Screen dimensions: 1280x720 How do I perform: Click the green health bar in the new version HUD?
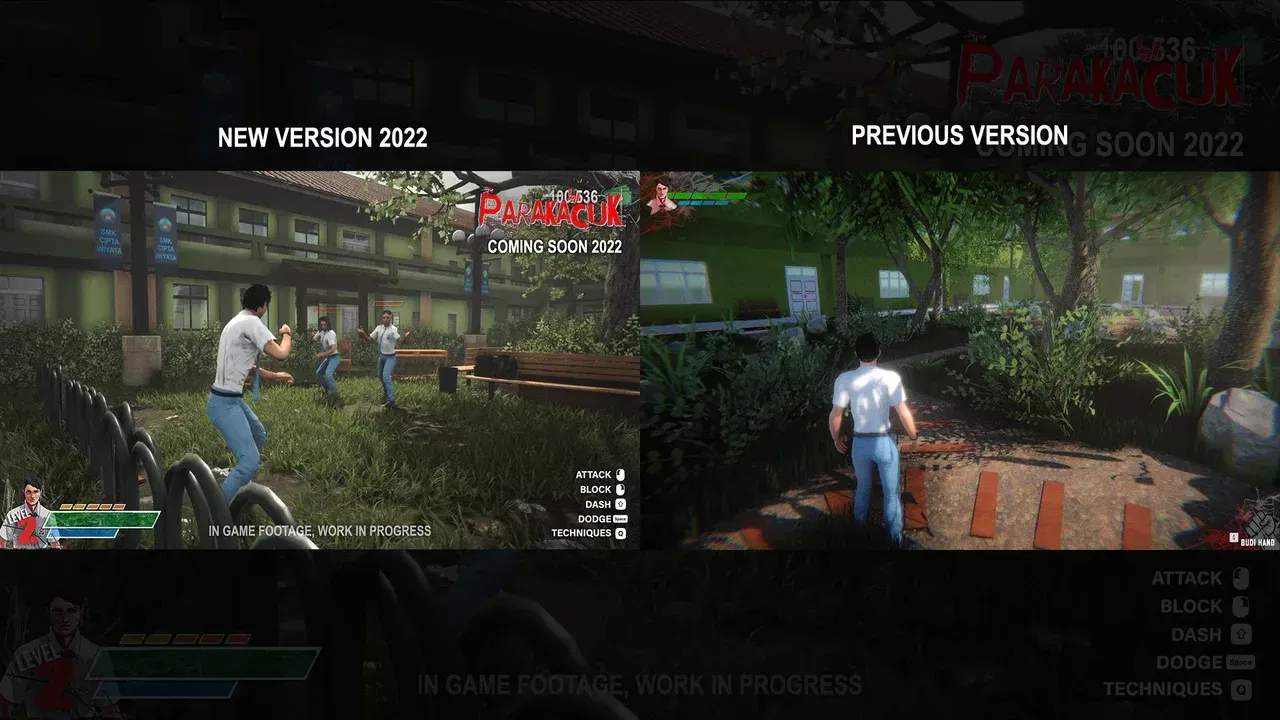[105, 518]
